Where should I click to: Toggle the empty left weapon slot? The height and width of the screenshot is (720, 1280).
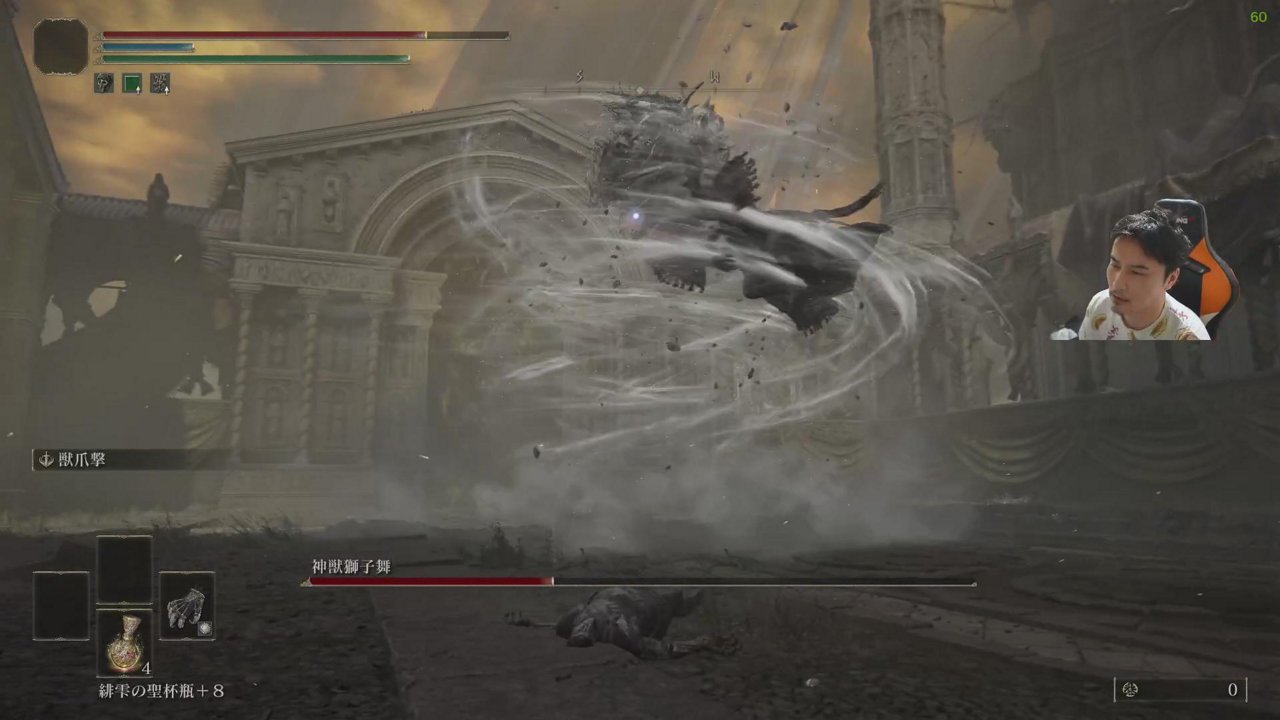60,607
